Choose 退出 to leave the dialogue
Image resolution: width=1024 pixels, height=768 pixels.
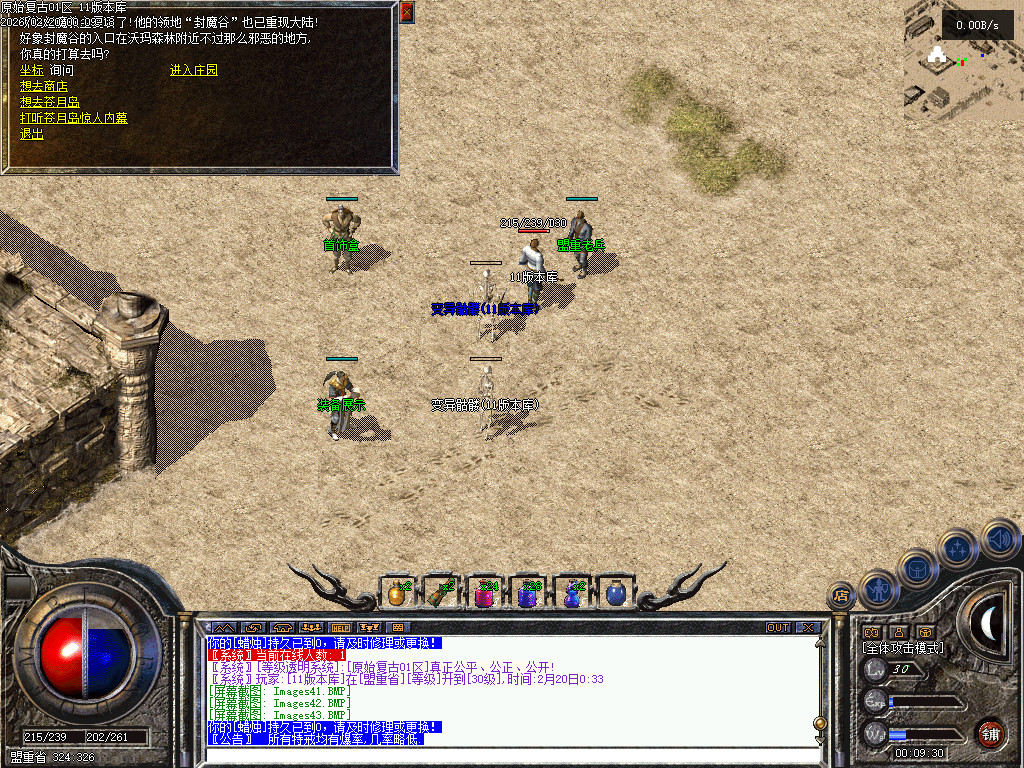(x=32, y=134)
